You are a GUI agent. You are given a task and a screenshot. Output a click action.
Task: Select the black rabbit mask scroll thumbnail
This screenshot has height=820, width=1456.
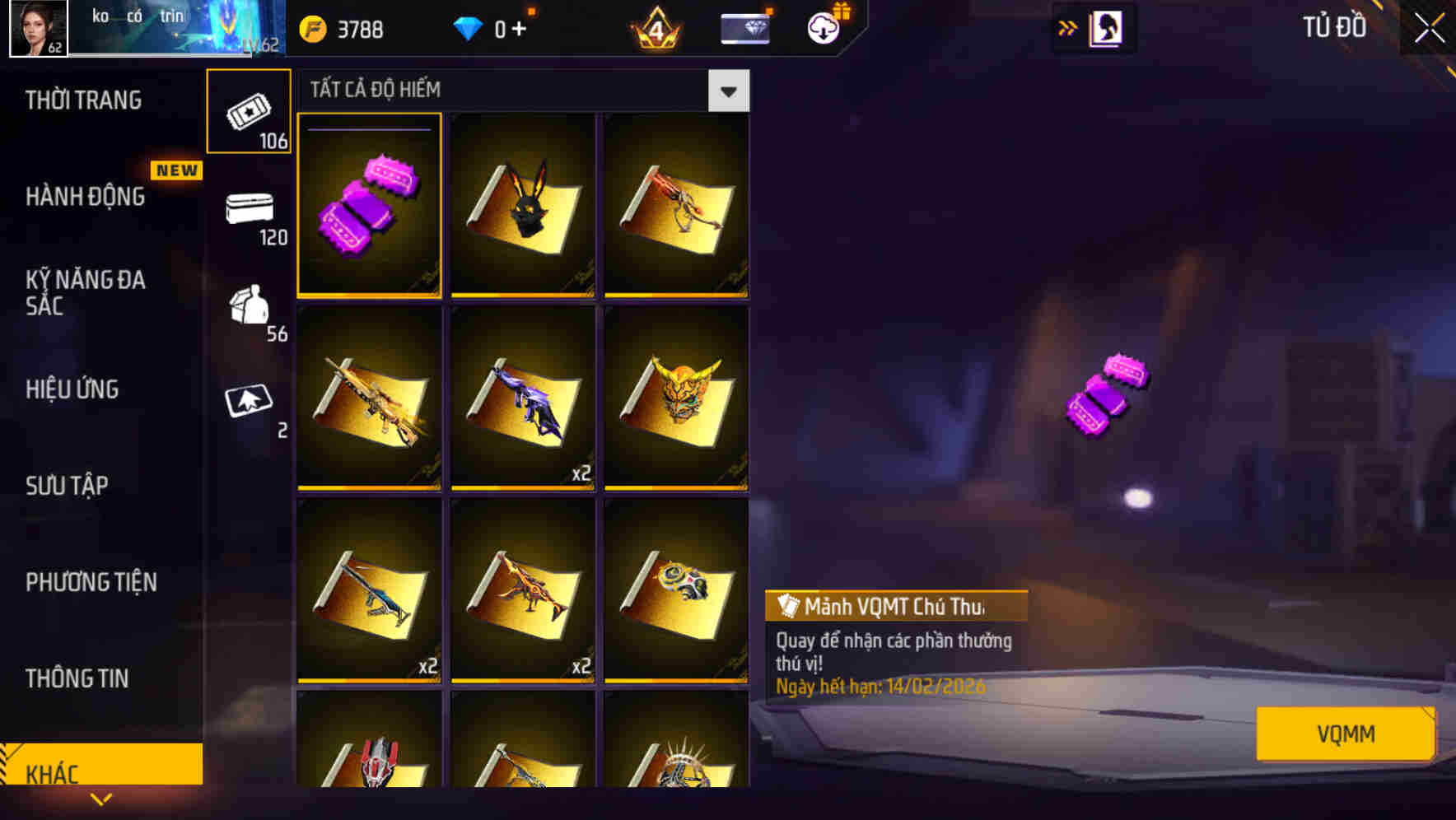click(524, 206)
